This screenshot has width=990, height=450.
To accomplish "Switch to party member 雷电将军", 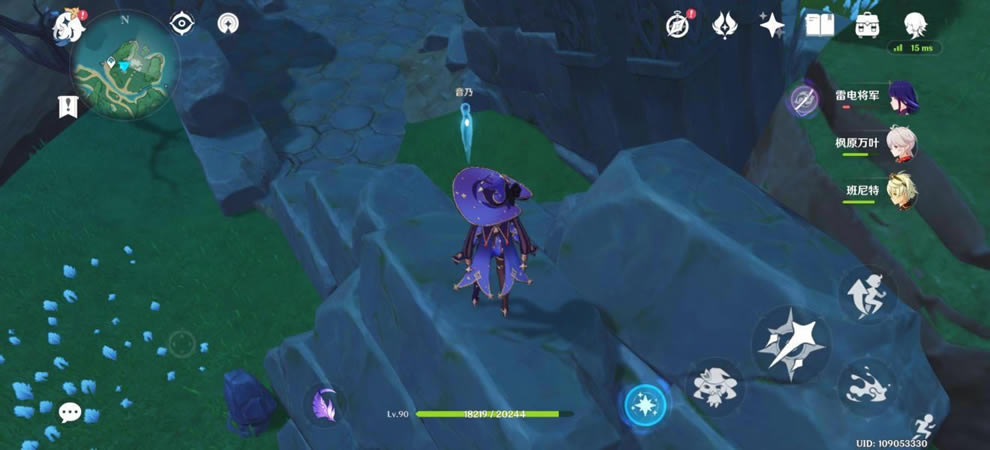I will [901, 97].
